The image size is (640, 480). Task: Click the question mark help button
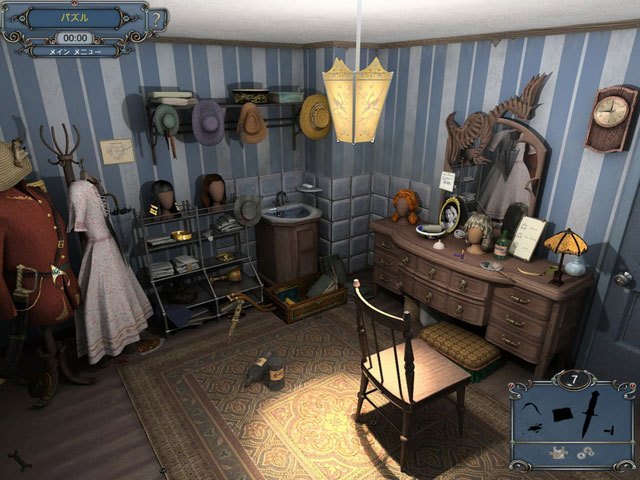tap(157, 20)
